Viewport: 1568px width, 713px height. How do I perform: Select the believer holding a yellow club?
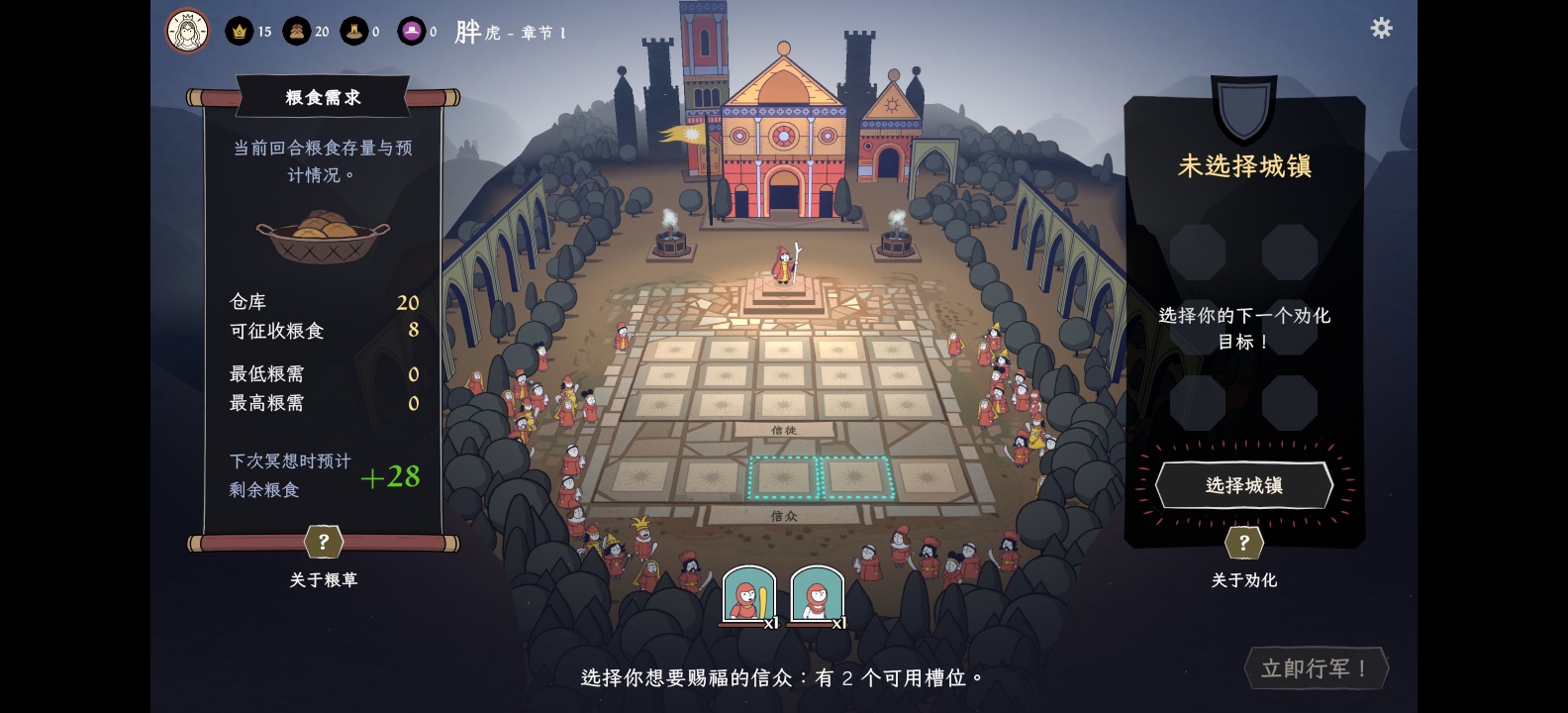[x=749, y=594]
